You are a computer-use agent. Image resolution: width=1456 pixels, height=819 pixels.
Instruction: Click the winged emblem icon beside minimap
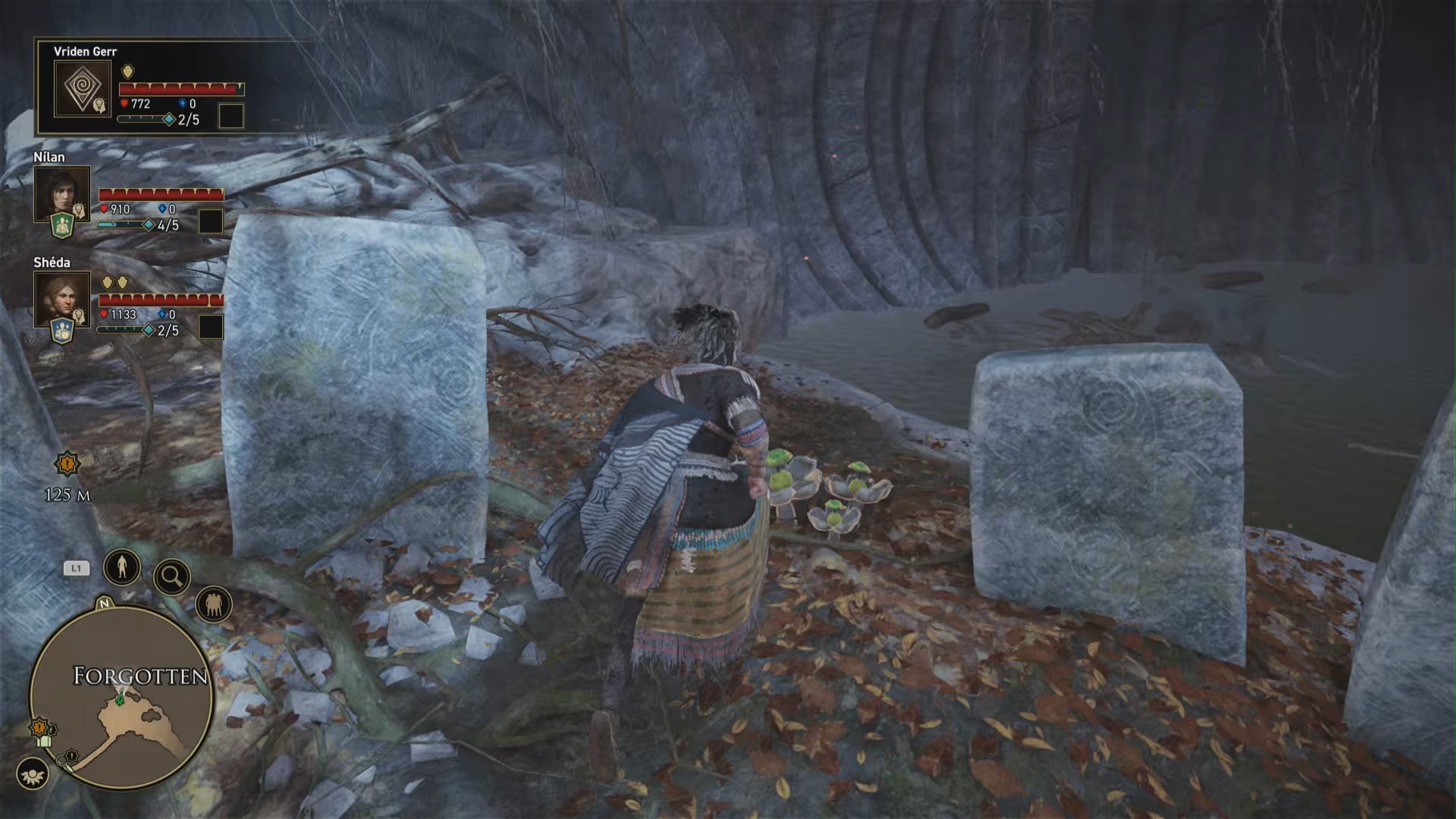pos(32,774)
